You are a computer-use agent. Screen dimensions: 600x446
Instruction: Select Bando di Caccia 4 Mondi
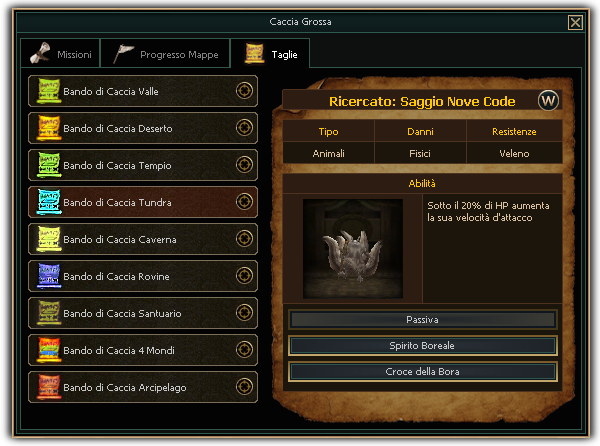click(142, 350)
